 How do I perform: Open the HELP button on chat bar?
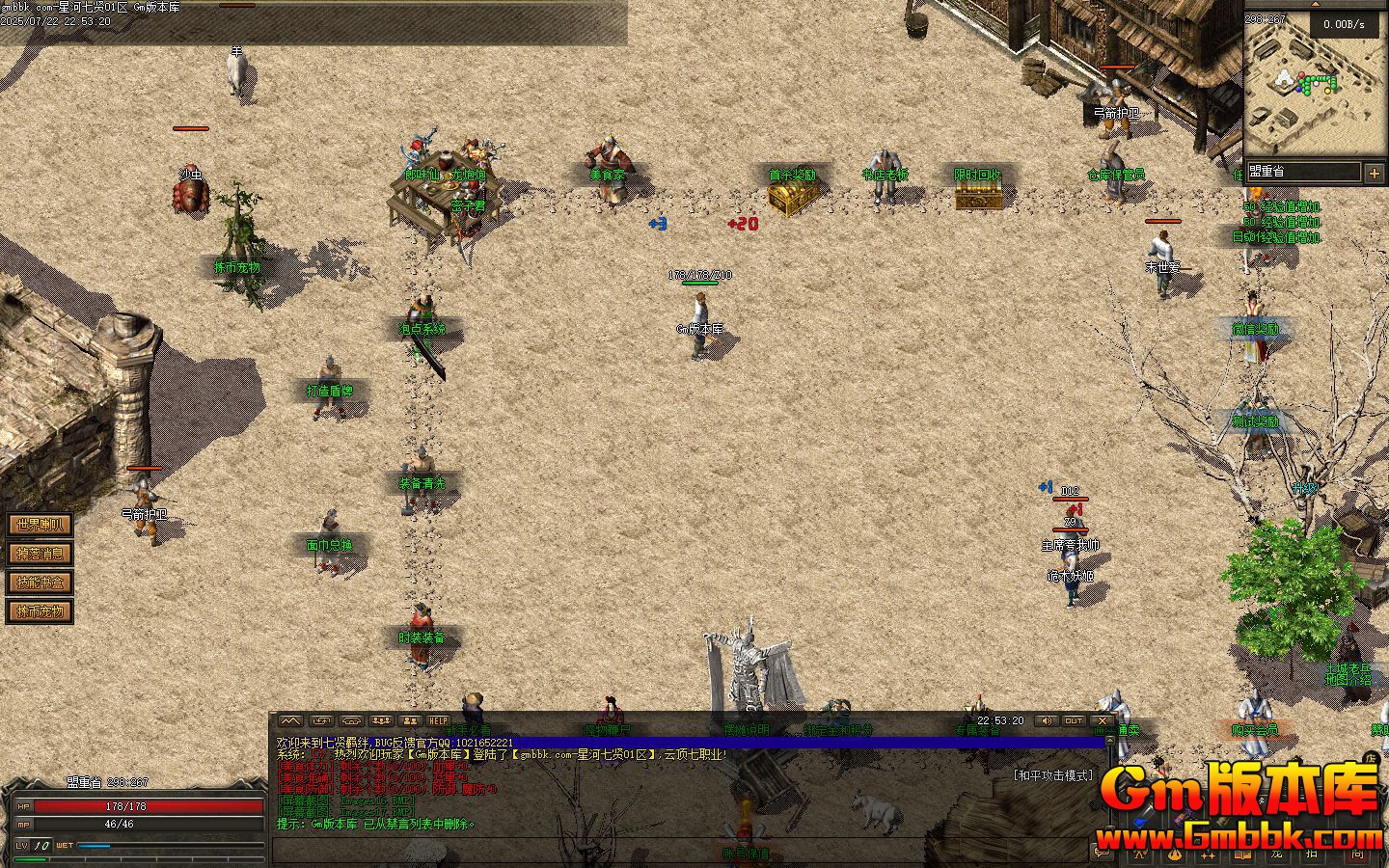439,720
